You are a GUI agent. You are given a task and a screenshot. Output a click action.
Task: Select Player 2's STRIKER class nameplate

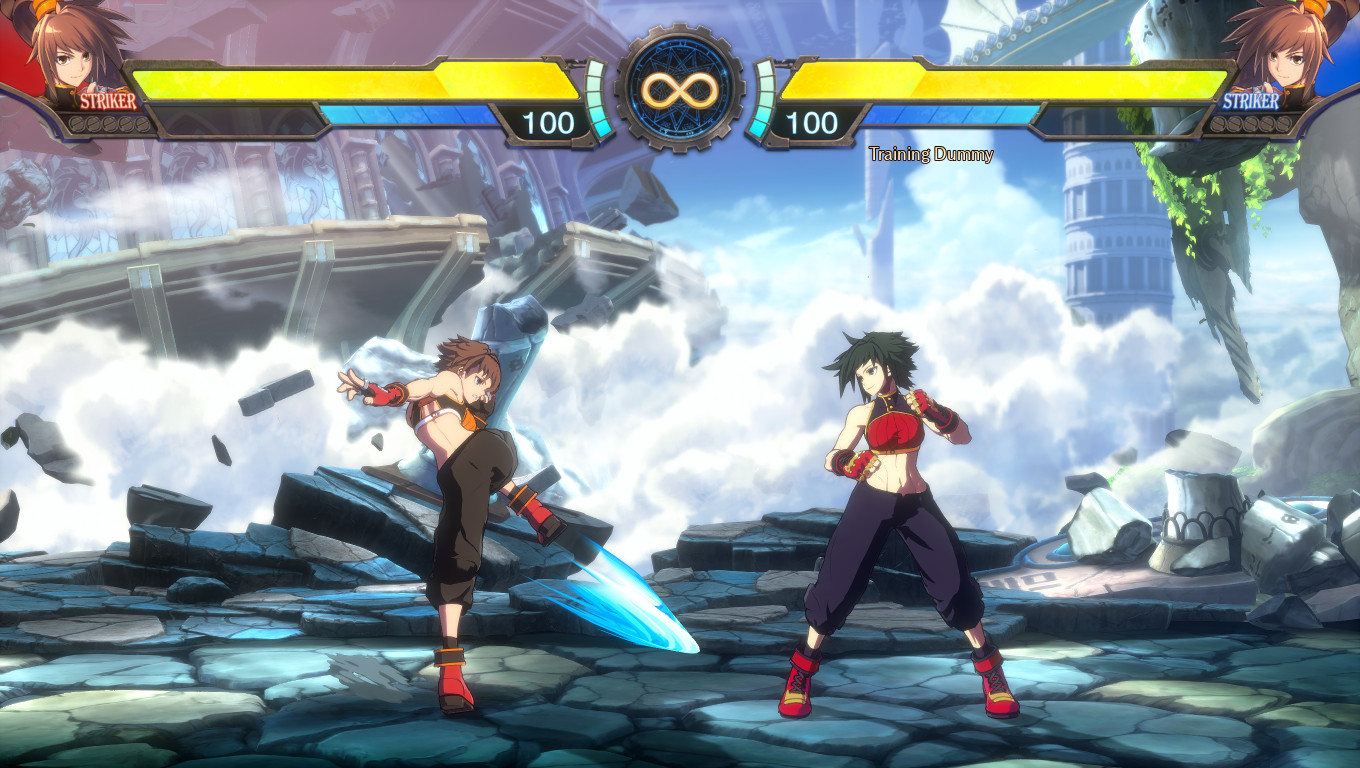pyautogui.click(x=1250, y=100)
